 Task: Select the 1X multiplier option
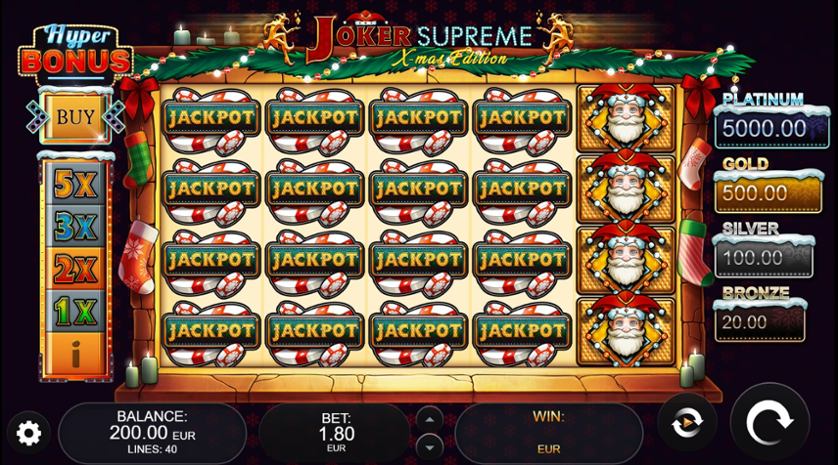[x=75, y=312]
